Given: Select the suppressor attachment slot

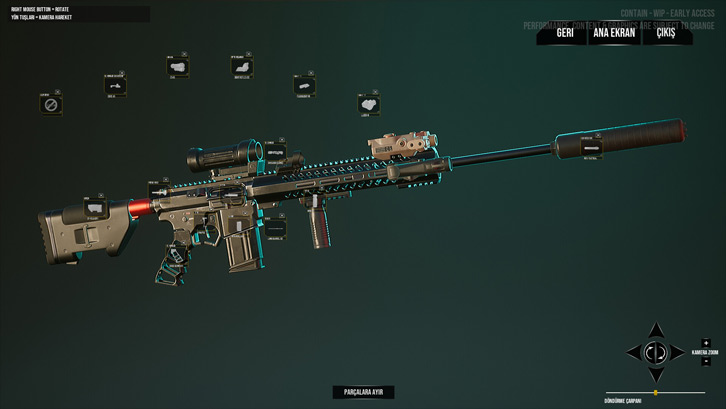Looking at the screenshot, I should coord(591,147).
